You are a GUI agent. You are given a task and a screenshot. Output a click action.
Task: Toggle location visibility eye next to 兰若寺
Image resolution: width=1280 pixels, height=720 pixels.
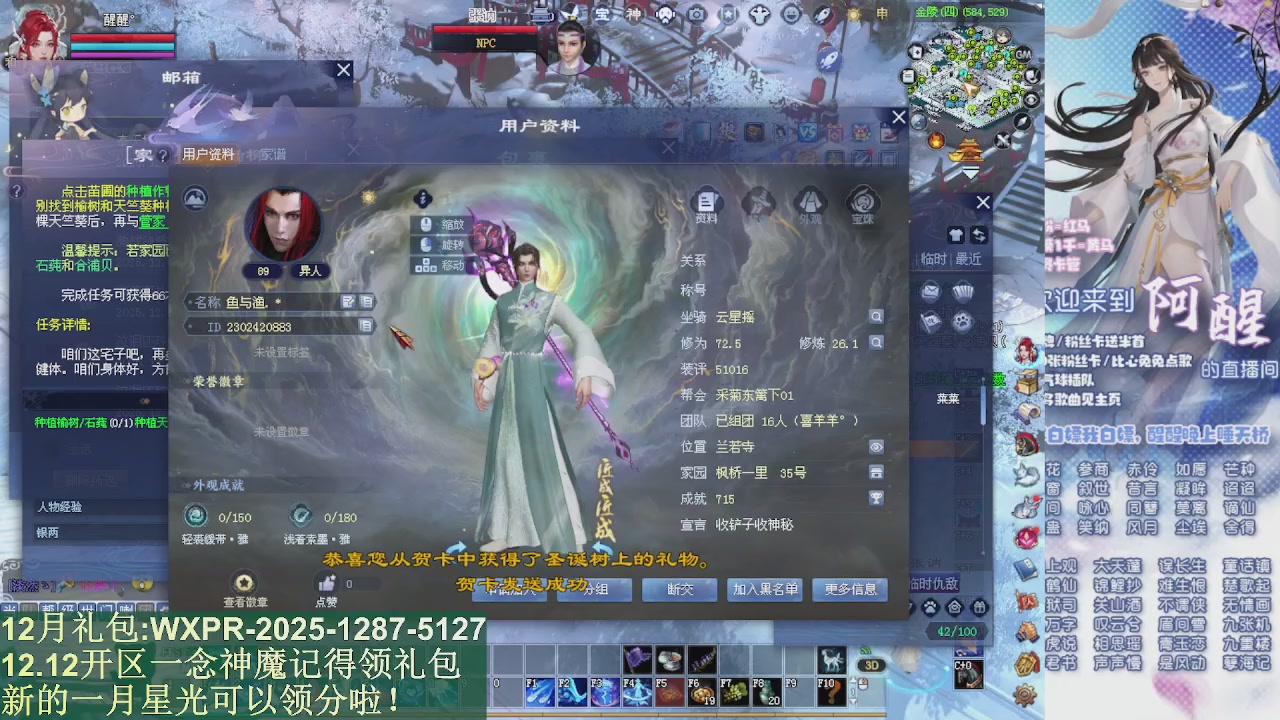click(x=876, y=447)
